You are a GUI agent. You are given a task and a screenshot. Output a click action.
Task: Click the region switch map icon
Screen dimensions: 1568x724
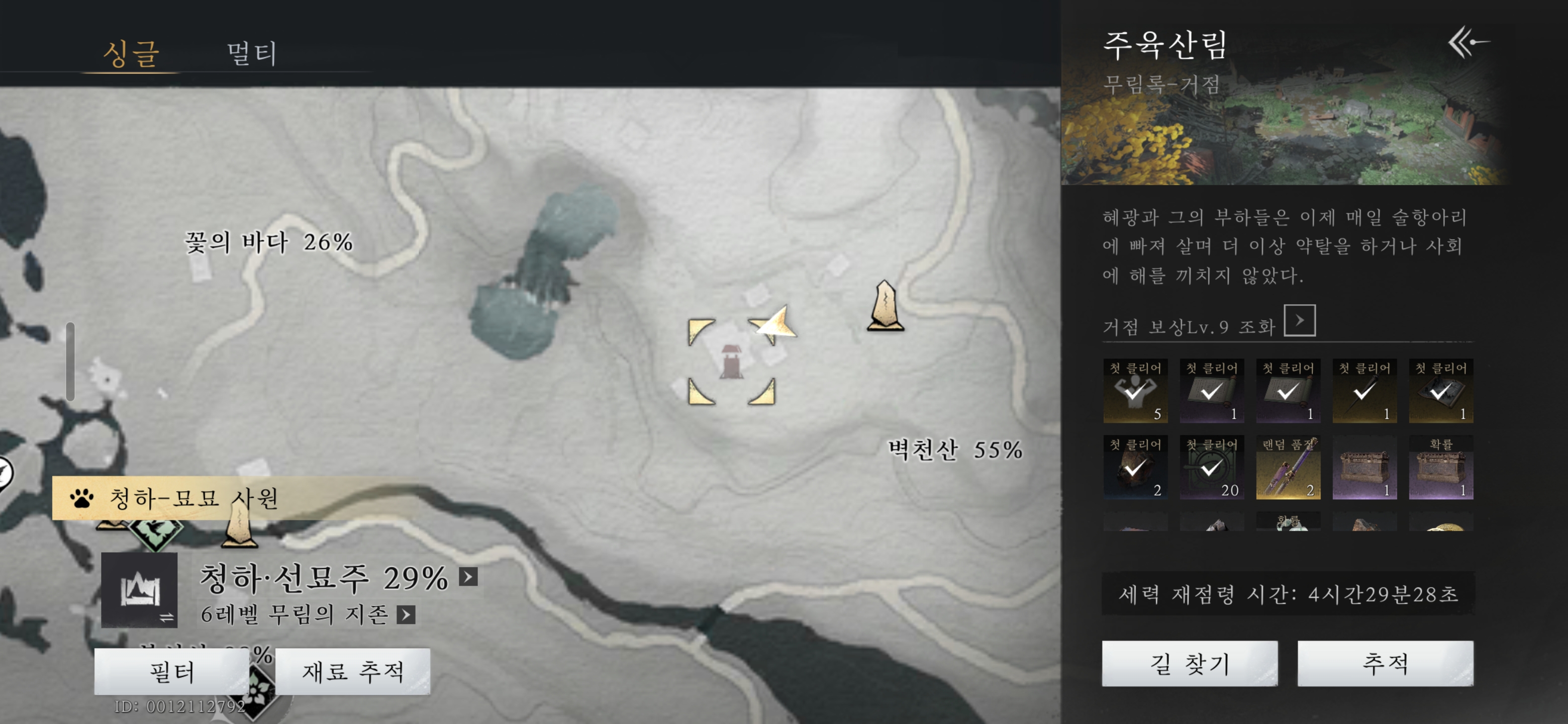[x=139, y=590]
